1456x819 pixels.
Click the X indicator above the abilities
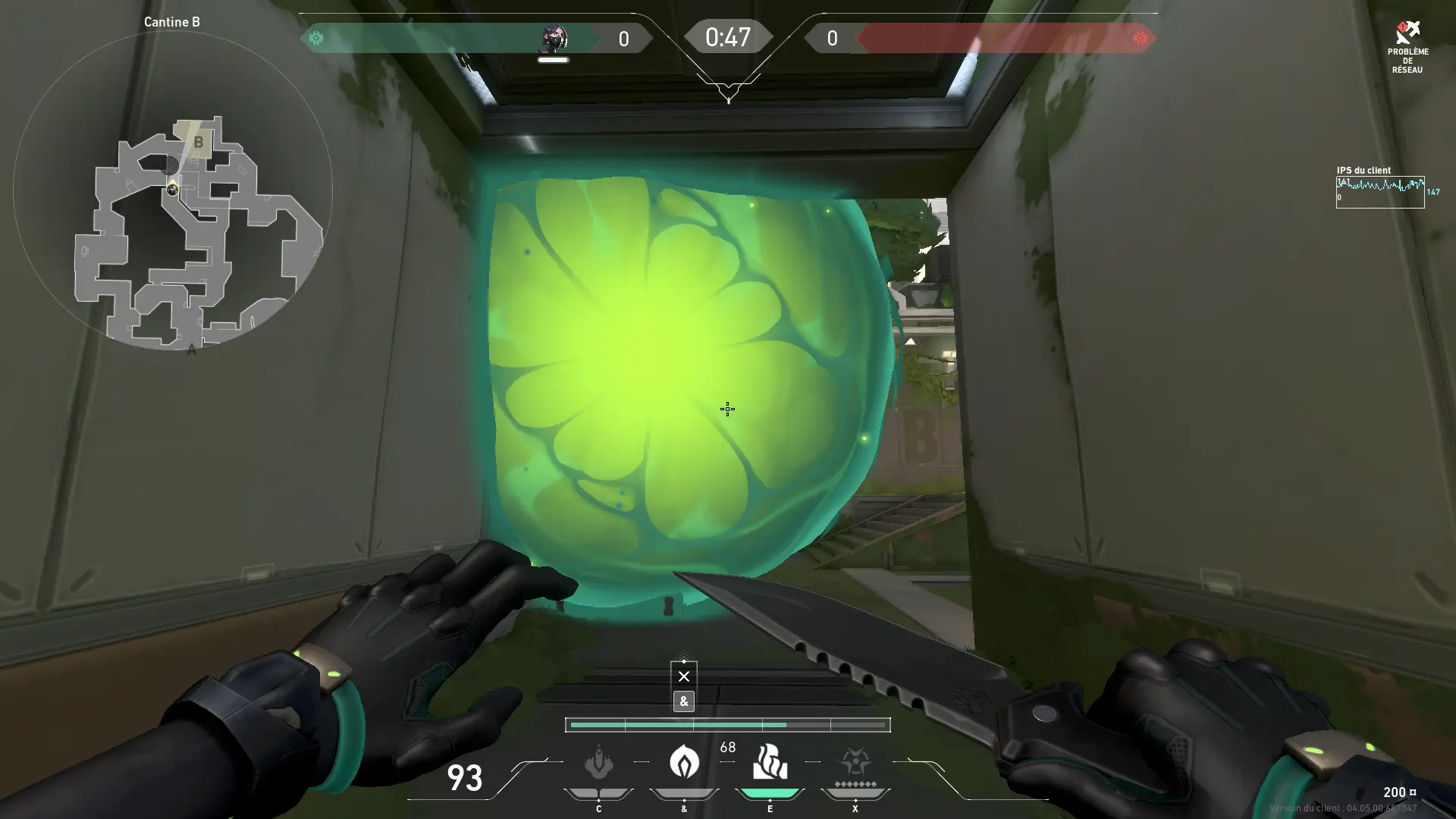[x=684, y=676]
